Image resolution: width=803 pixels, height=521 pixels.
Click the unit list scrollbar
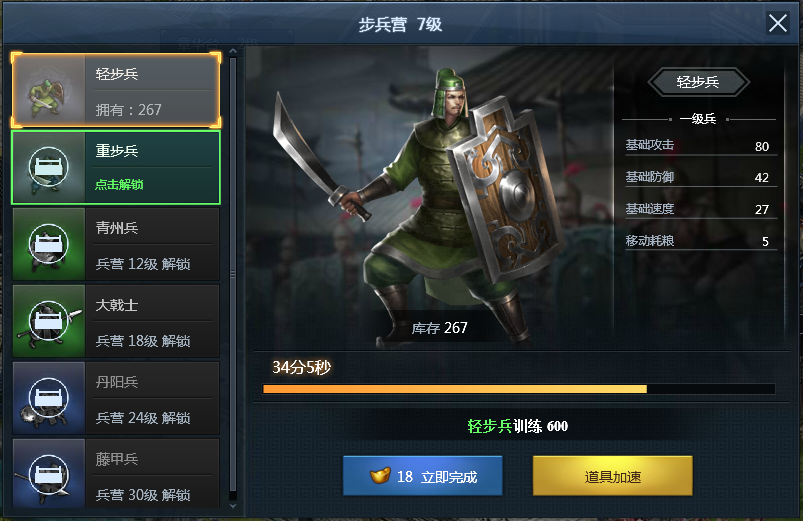(233, 270)
